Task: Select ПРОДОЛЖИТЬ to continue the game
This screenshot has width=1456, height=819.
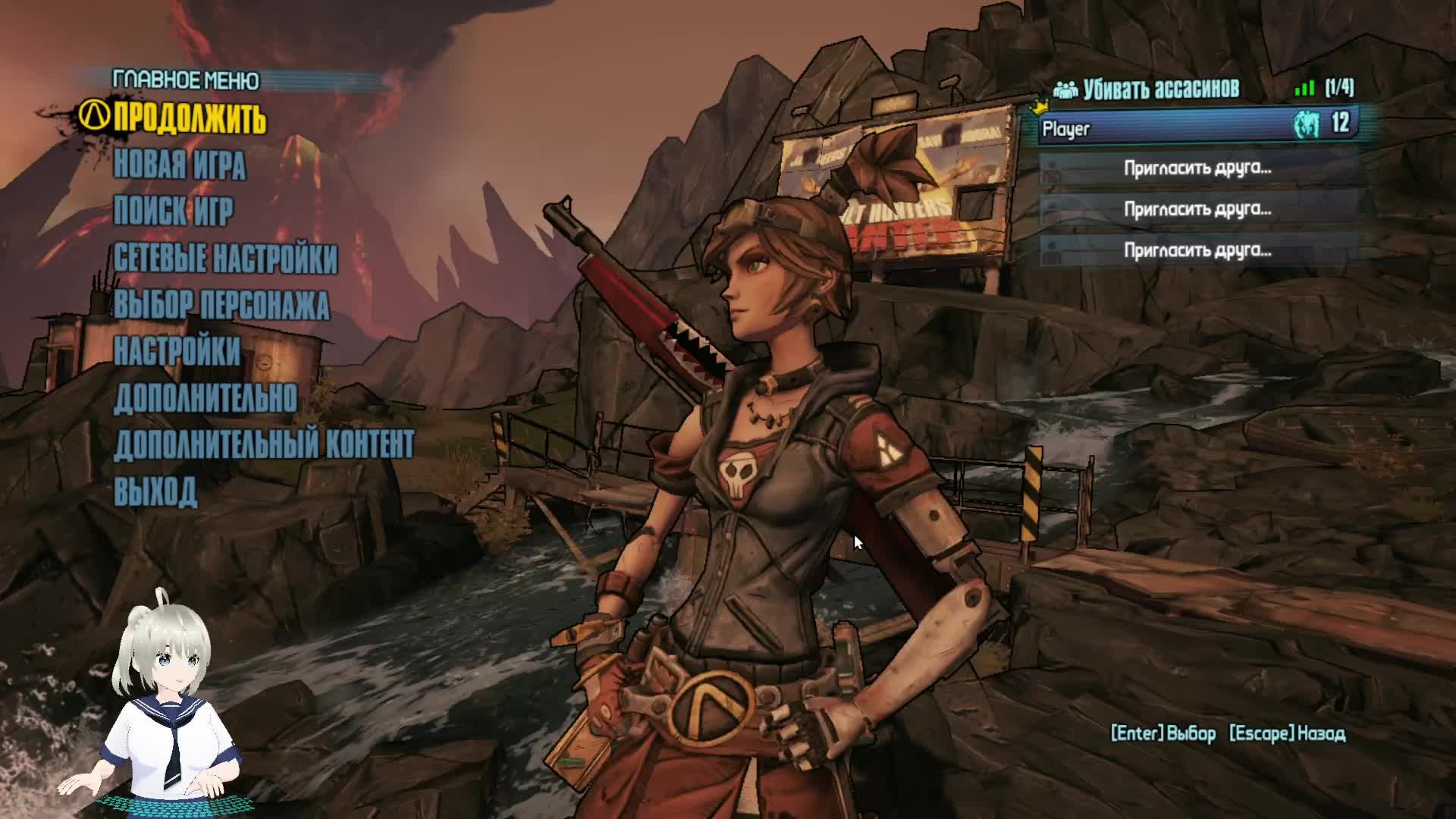Action: coord(190,119)
